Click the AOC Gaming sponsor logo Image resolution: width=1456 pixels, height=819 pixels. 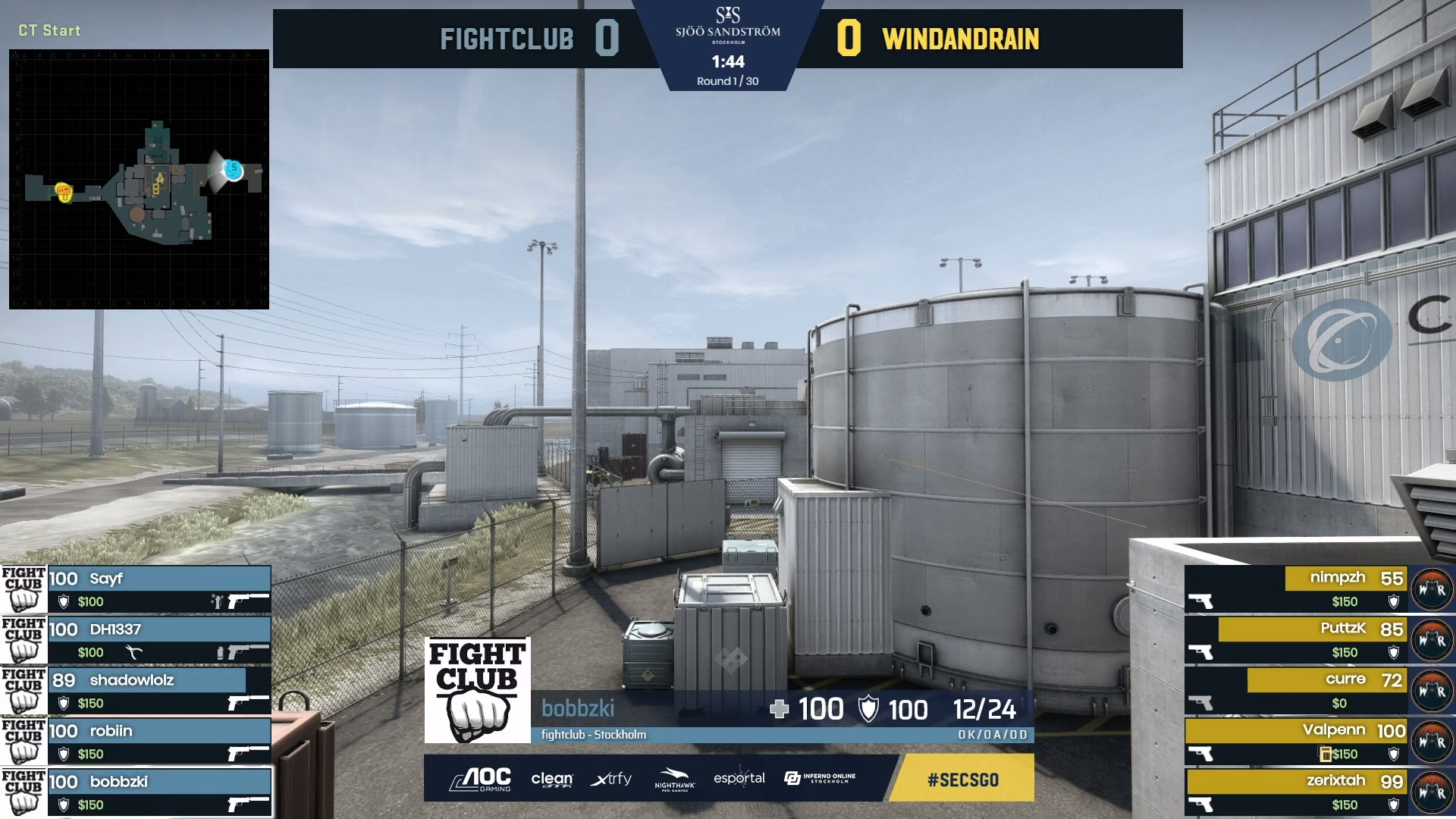(x=480, y=779)
